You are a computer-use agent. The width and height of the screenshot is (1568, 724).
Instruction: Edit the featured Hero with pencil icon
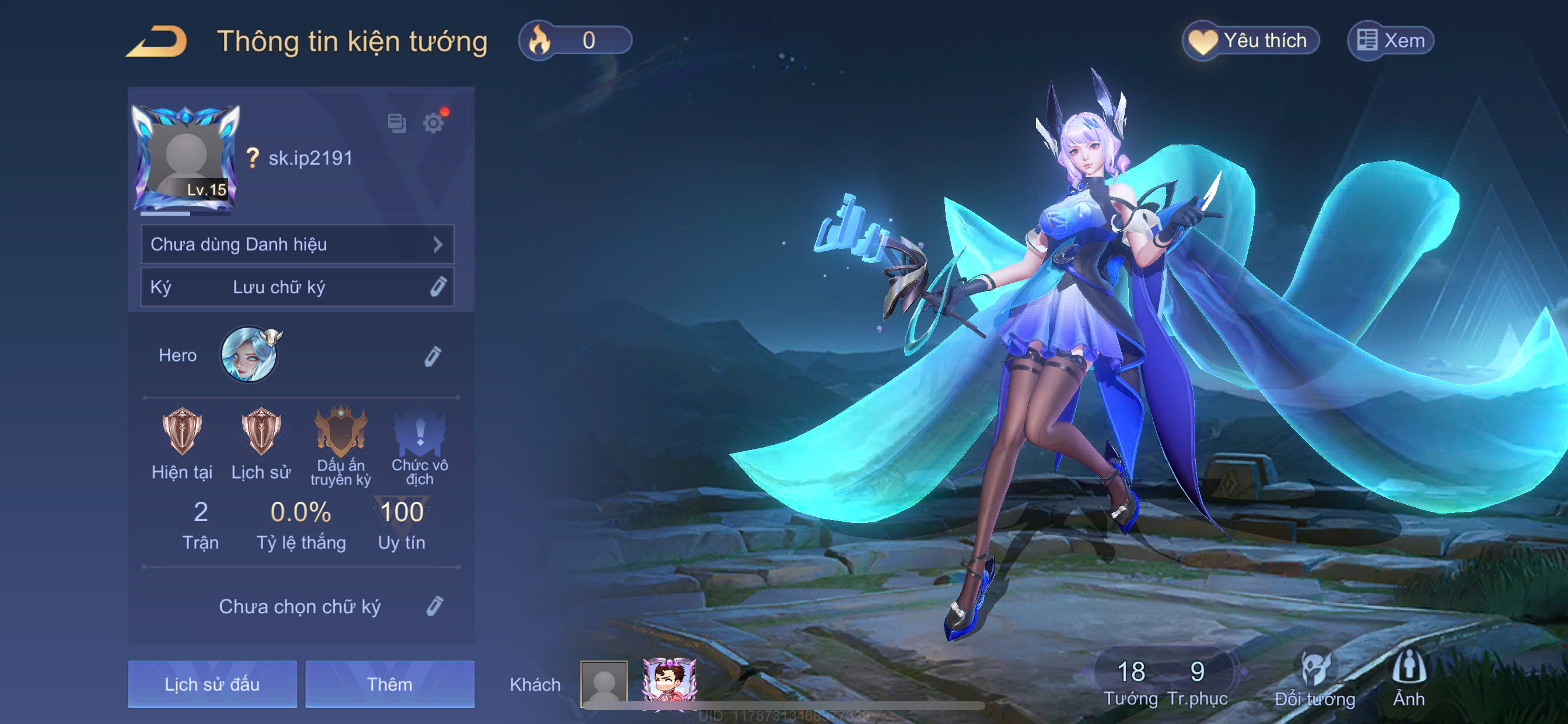tap(432, 357)
